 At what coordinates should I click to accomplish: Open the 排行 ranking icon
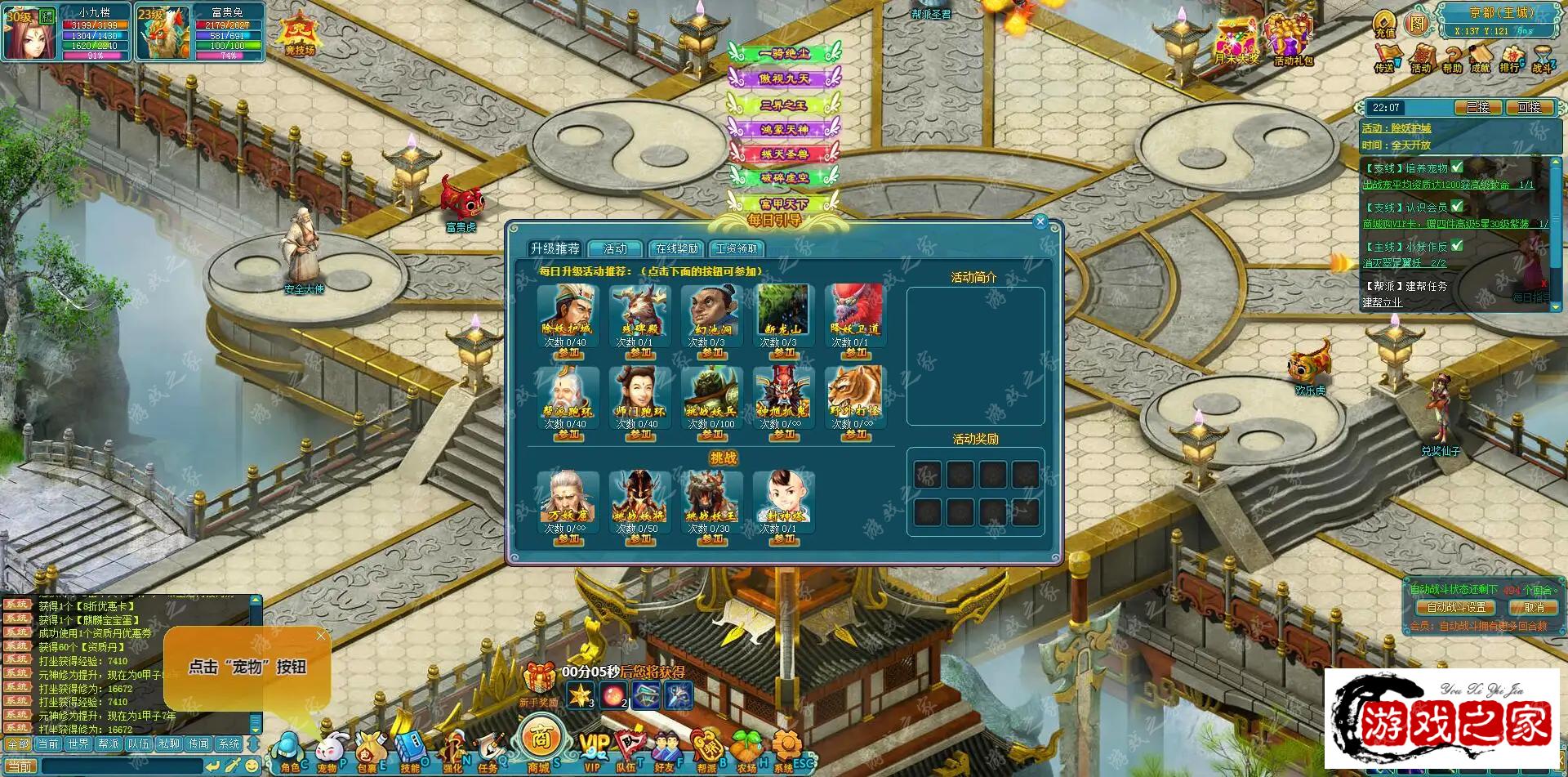(1510, 56)
